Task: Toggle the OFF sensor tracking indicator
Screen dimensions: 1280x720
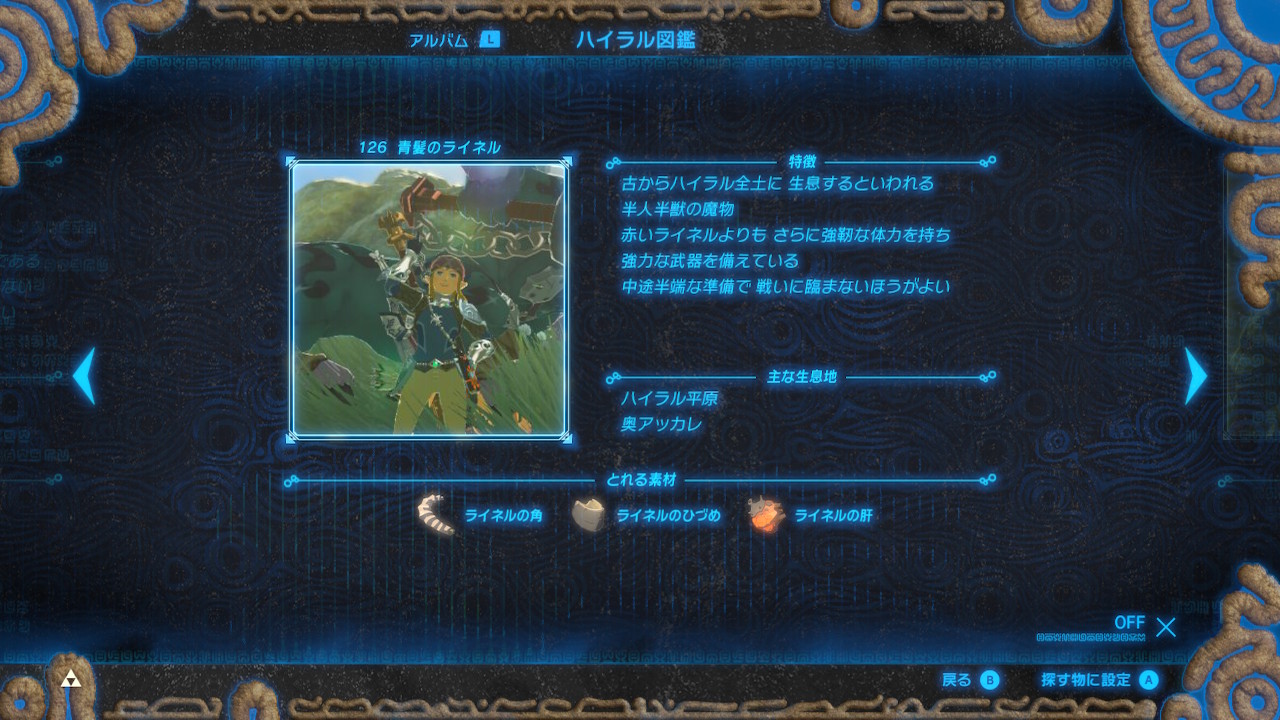Action: (x=1129, y=623)
